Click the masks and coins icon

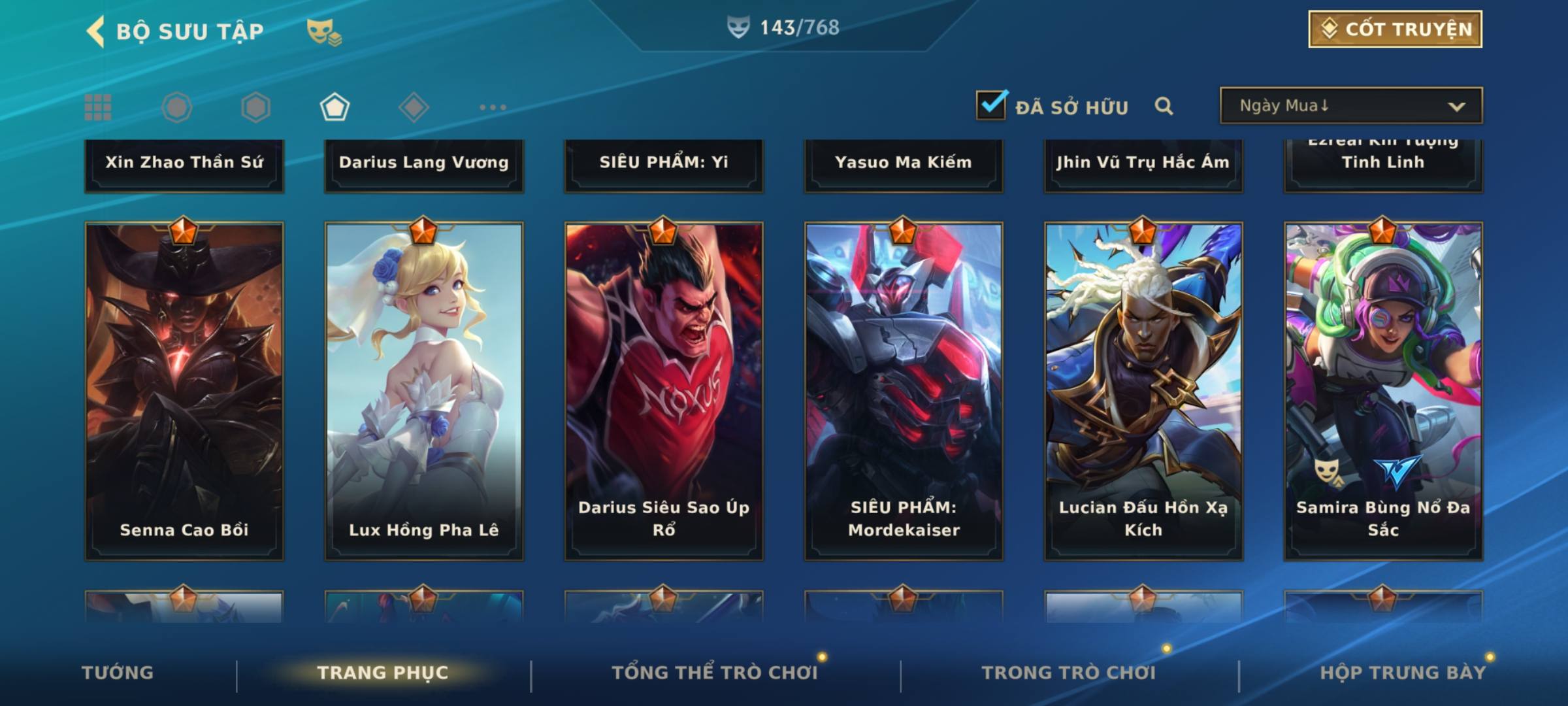(324, 31)
